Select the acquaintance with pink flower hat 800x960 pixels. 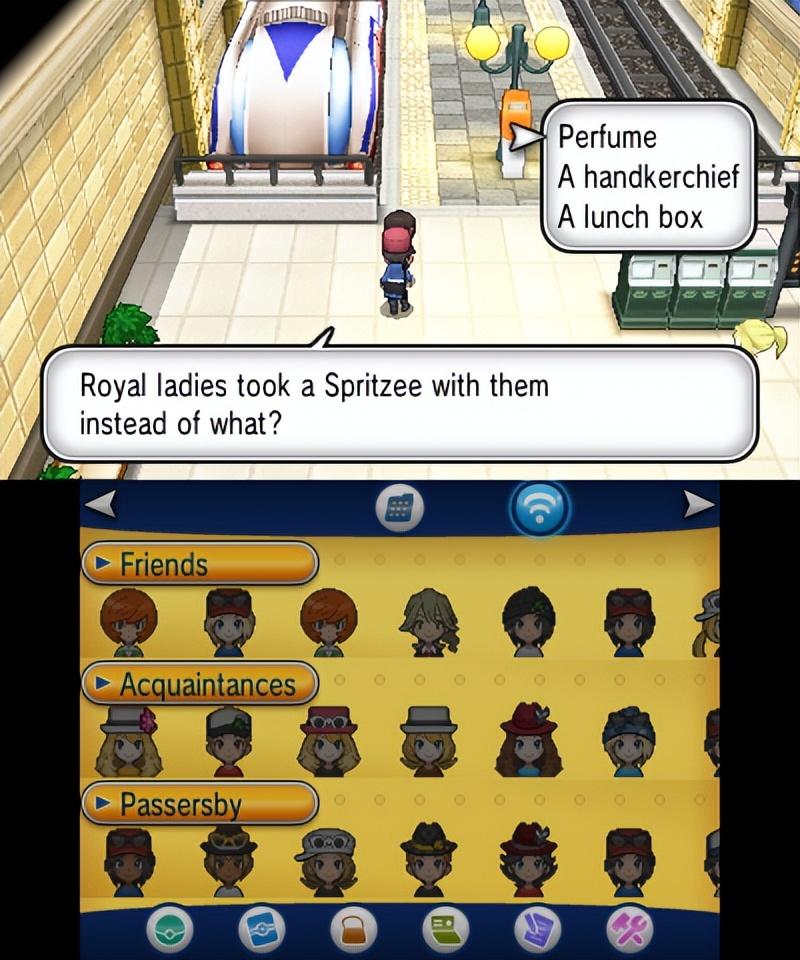coord(128,742)
